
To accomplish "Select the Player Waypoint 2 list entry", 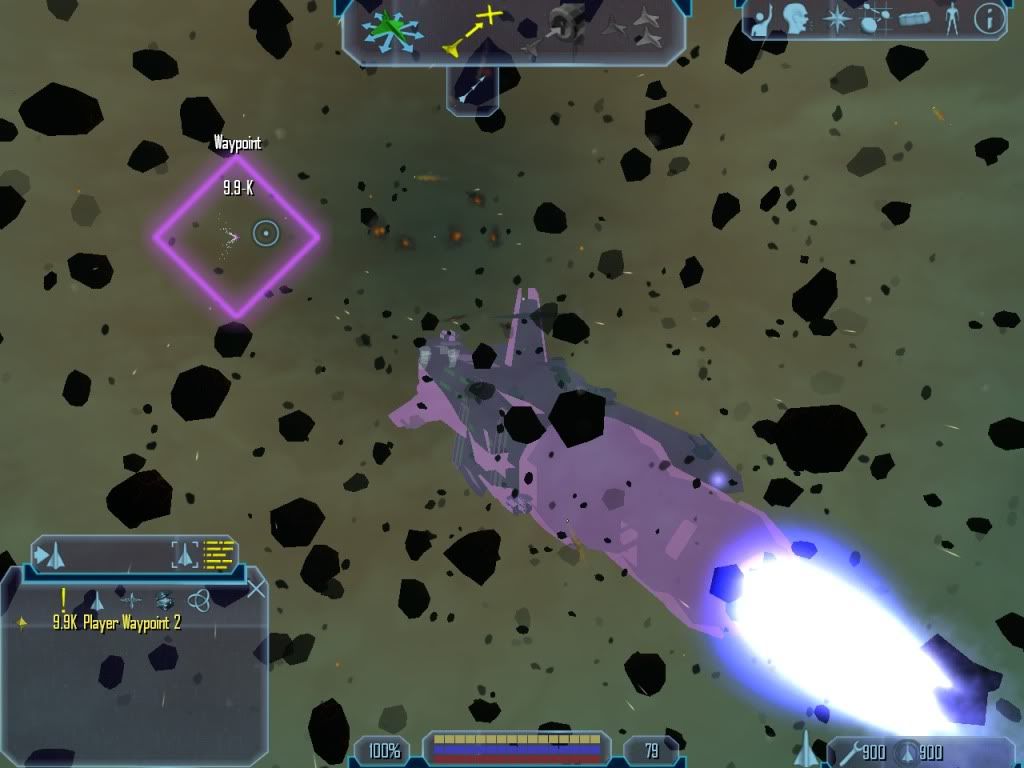I will pyautogui.click(x=117, y=622).
